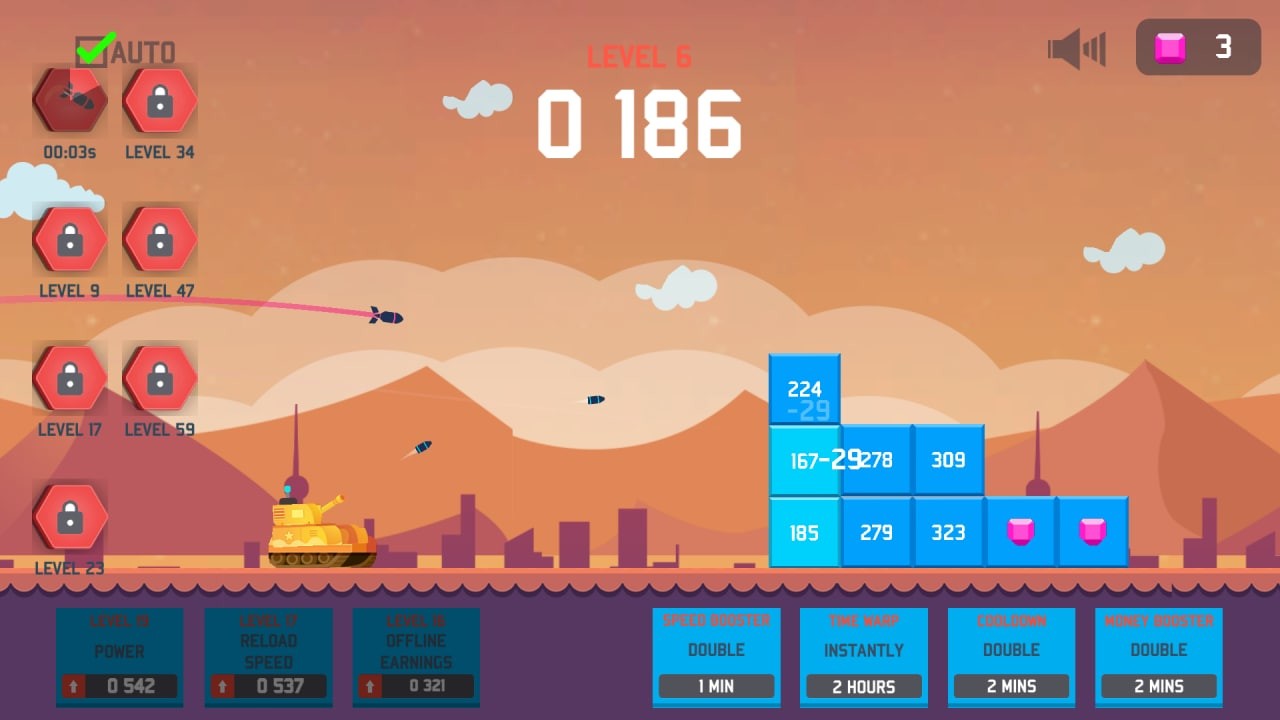Mute the game sound via the speaker icon
Image resolution: width=1280 pixels, height=720 pixels.
coord(1076,47)
